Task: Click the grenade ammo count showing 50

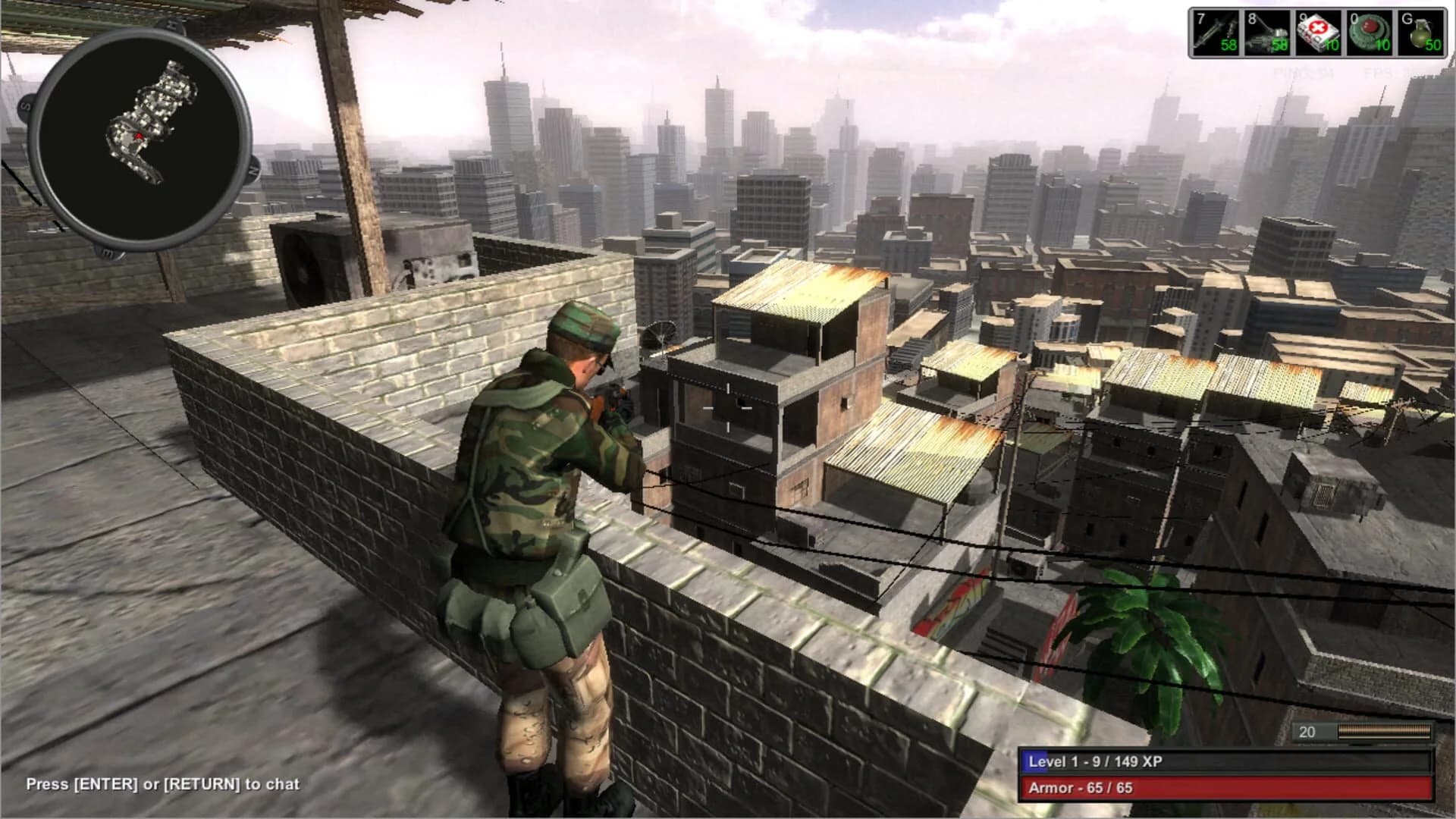Action: (1433, 45)
